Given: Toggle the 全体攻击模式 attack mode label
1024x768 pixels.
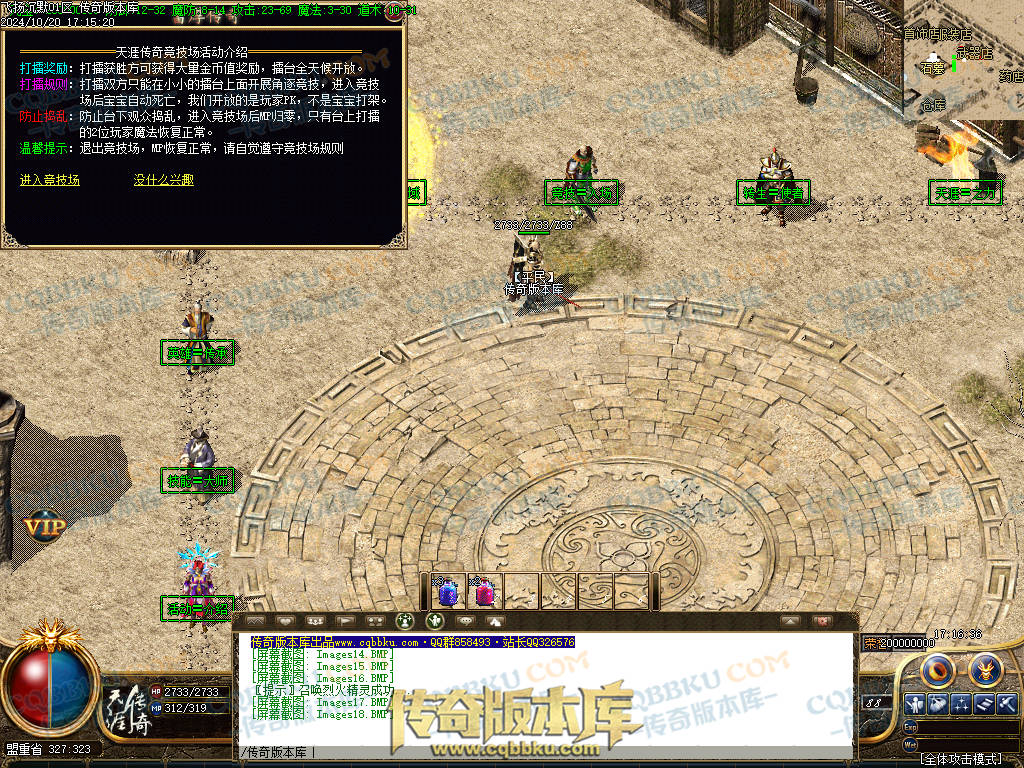Looking at the screenshot, I should [960, 759].
